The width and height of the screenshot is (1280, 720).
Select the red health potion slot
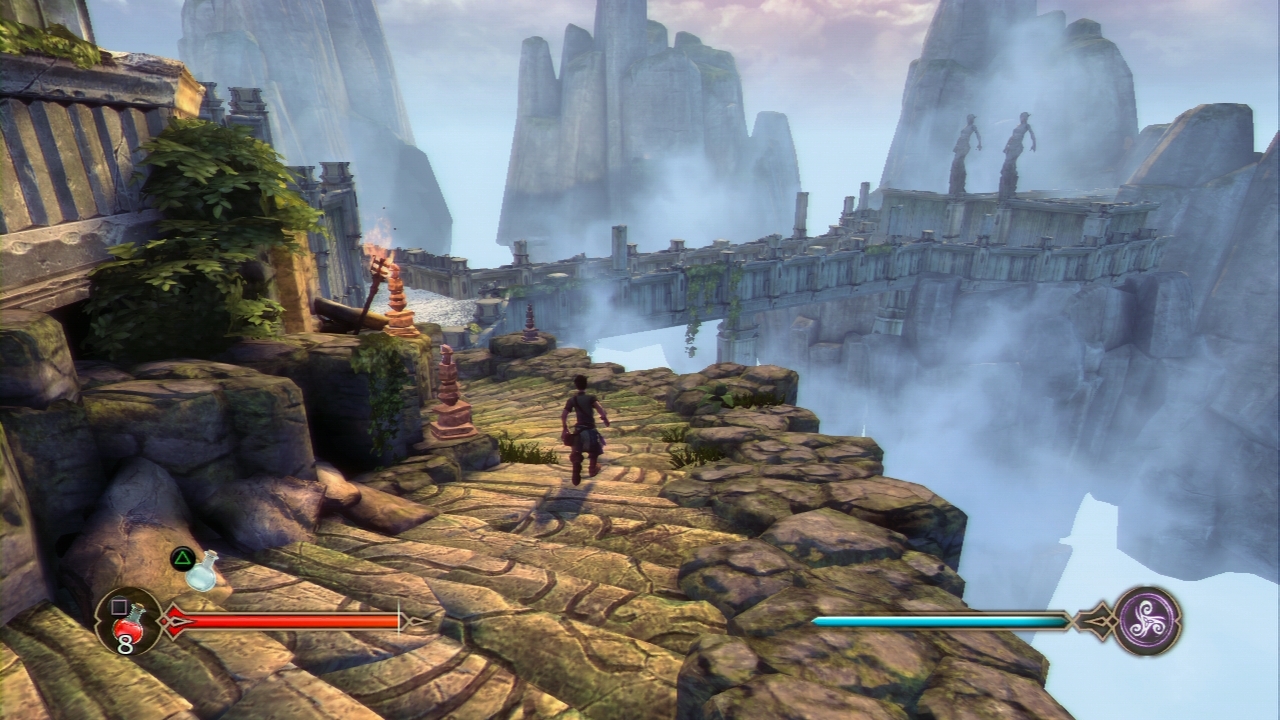(128, 621)
